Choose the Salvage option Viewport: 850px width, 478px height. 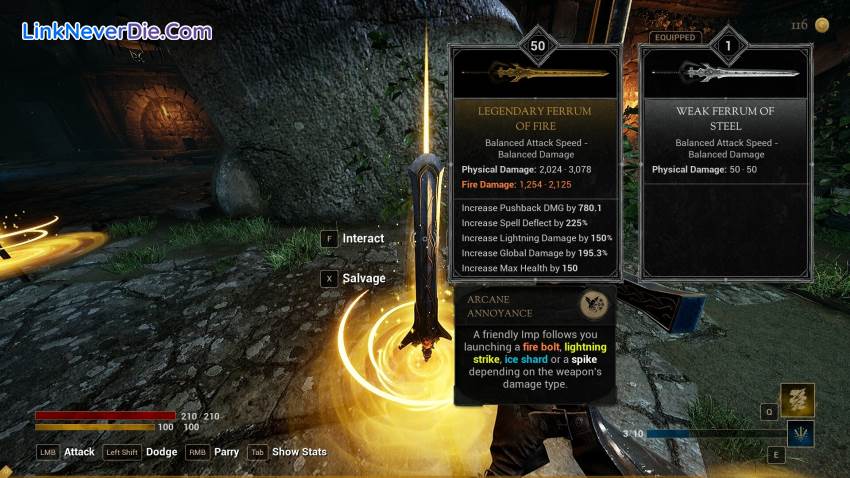363,278
